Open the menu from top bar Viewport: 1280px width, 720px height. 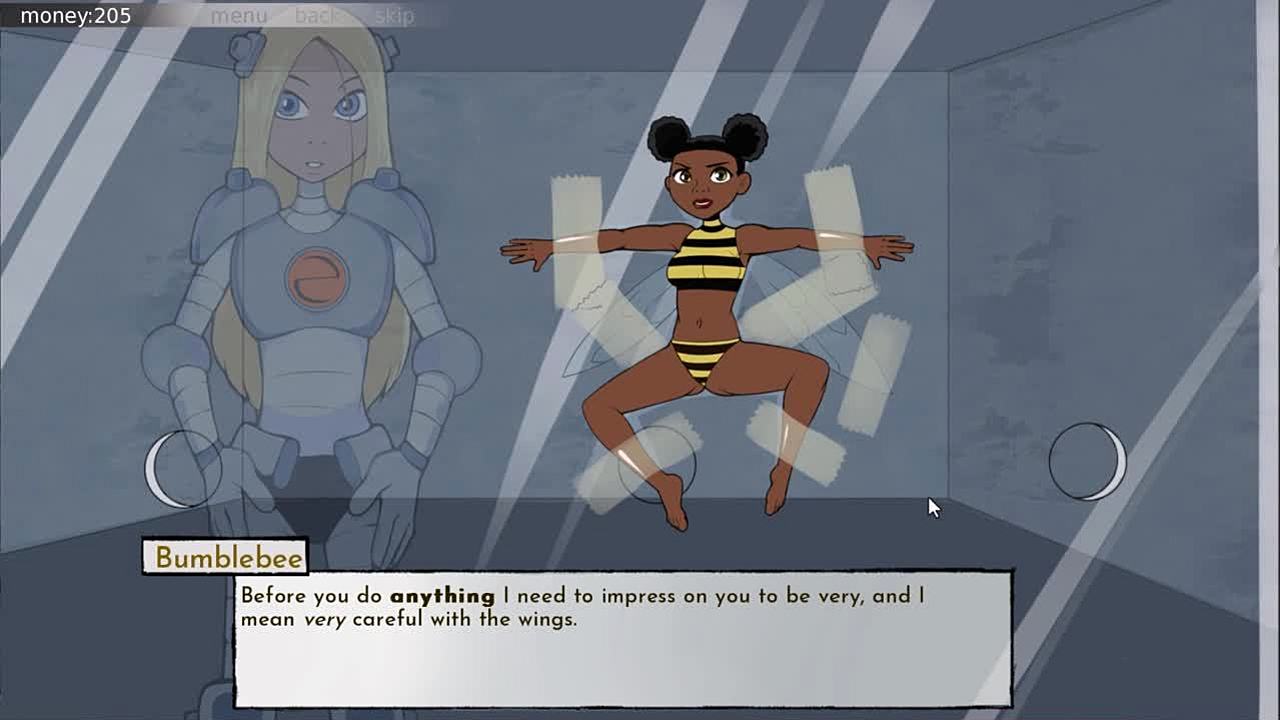[x=239, y=16]
